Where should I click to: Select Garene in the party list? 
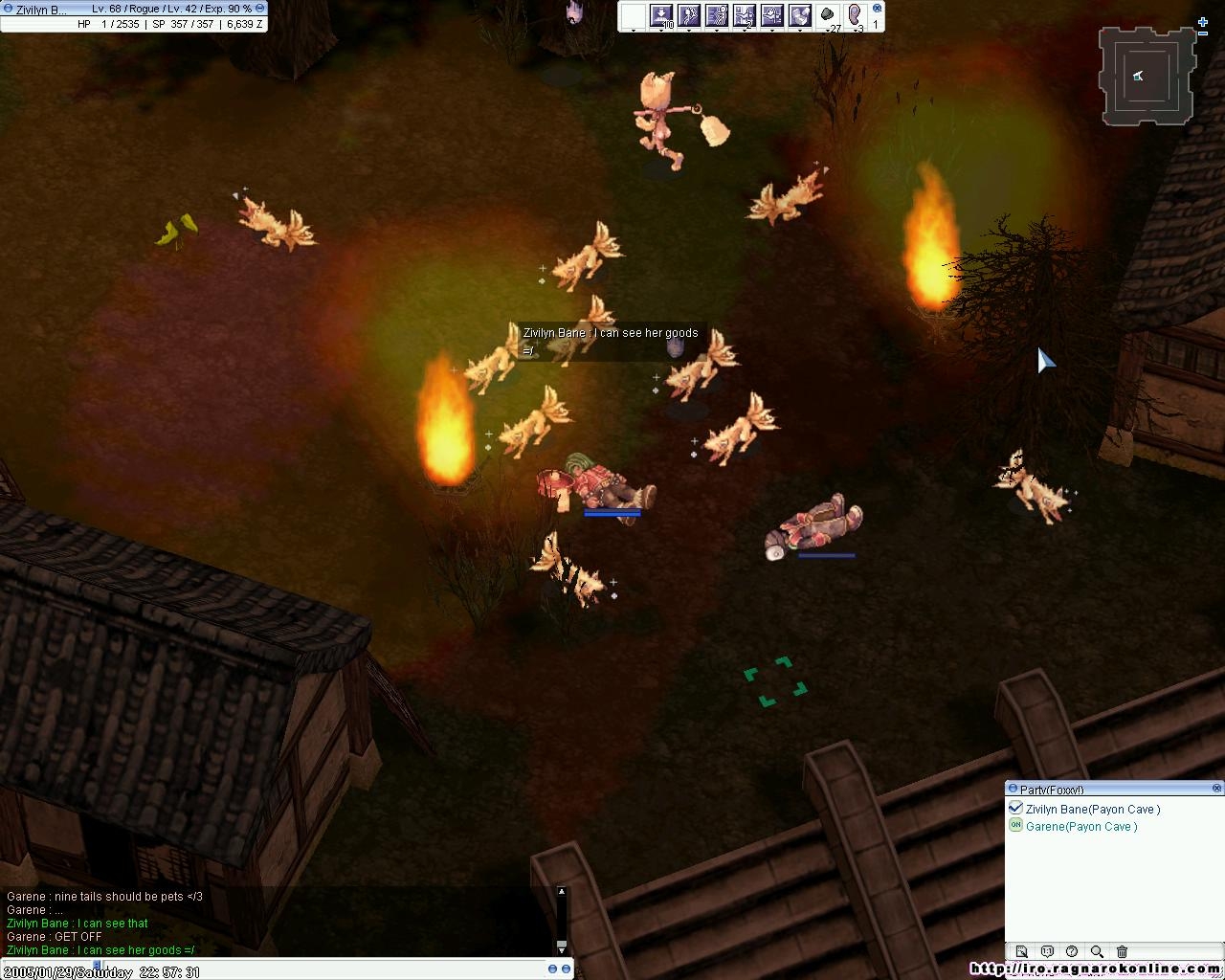pos(1080,827)
